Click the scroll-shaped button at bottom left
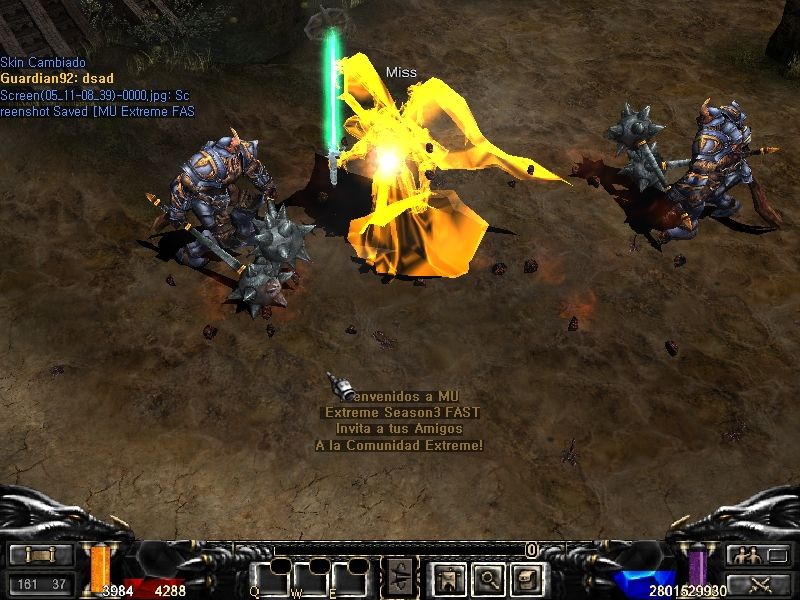Image resolution: width=800 pixels, height=600 pixels. [x=41, y=556]
